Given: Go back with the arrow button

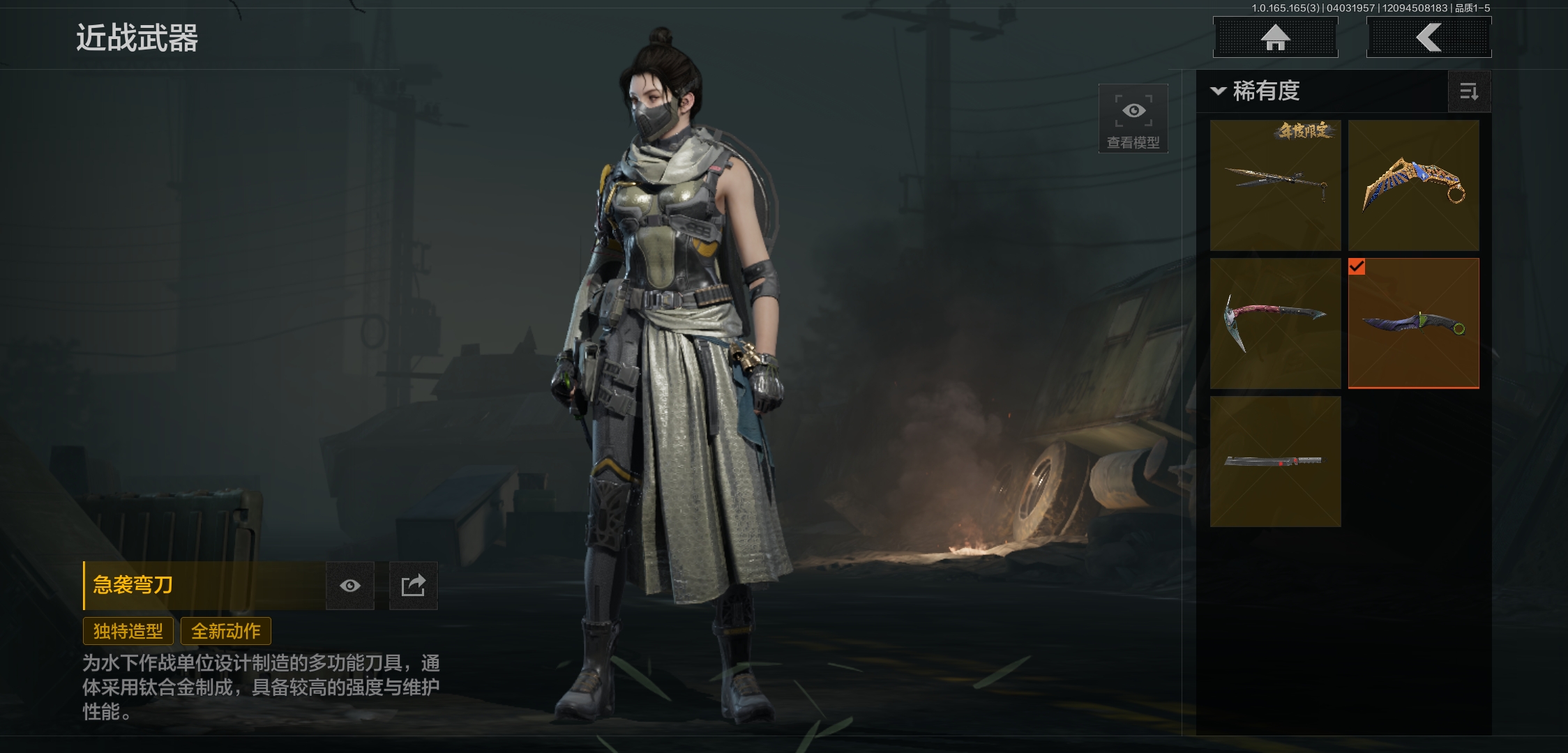Looking at the screenshot, I should (x=1428, y=38).
